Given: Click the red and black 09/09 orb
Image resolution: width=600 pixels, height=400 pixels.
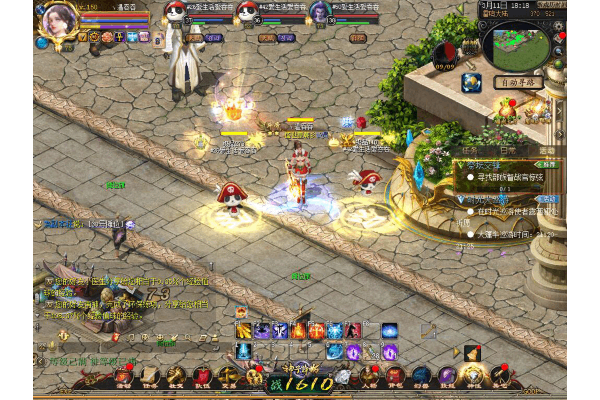Looking at the screenshot, I should pos(447,54).
